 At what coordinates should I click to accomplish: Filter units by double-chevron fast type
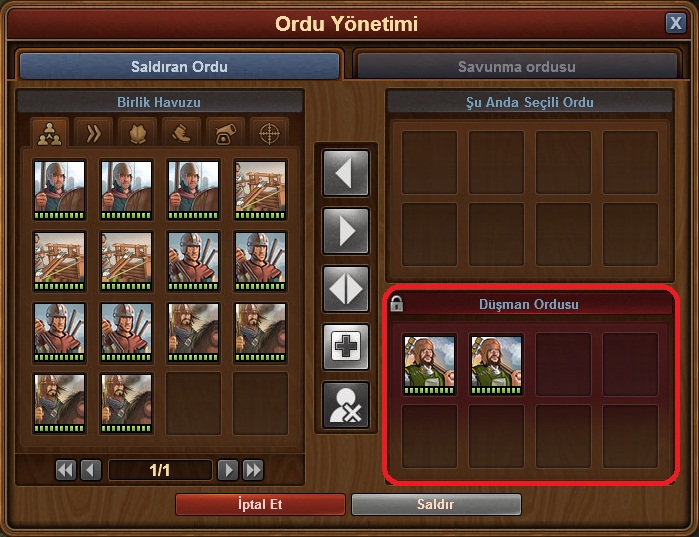coord(93,132)
